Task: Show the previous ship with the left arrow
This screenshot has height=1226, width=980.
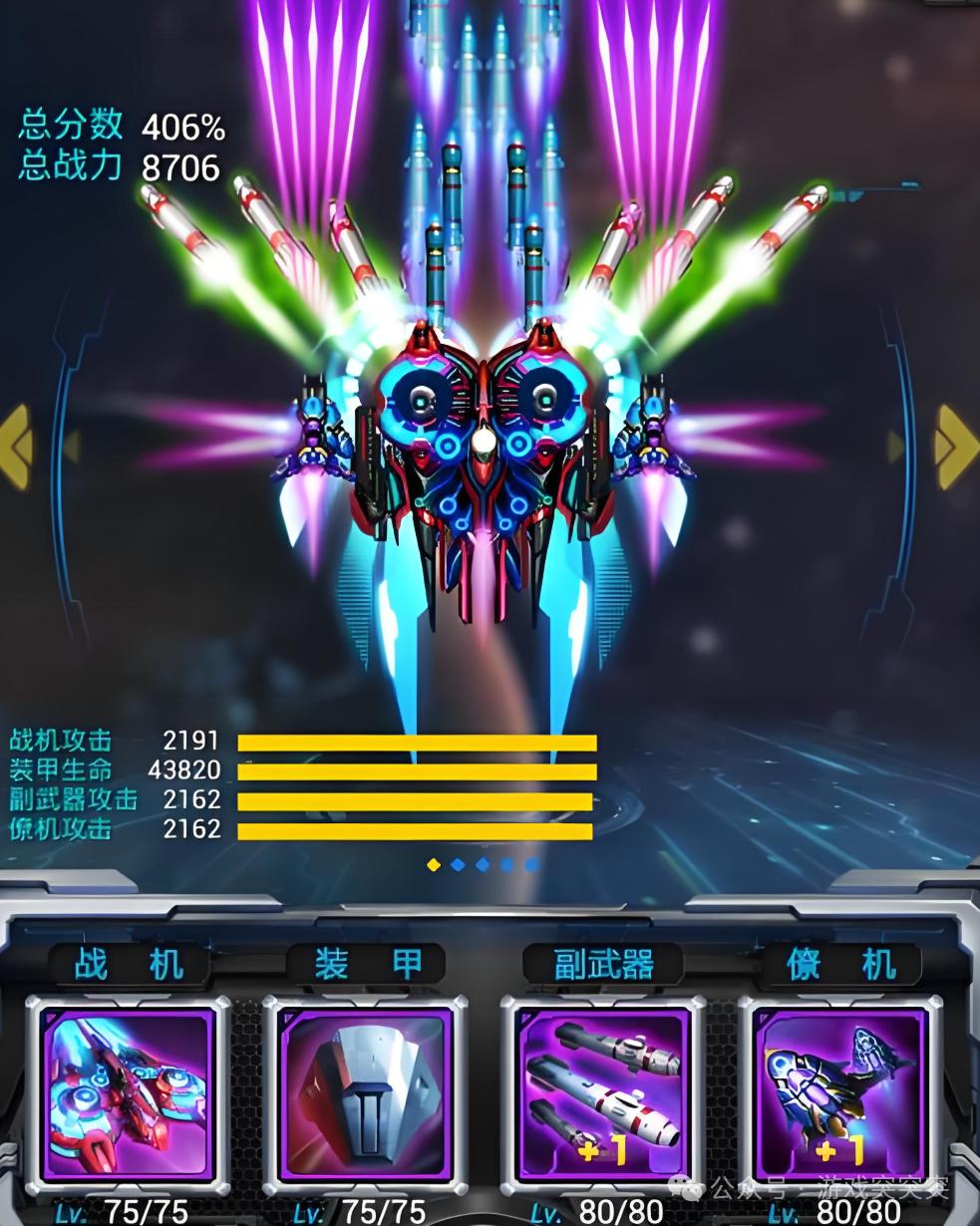Action: click(18, 447)
